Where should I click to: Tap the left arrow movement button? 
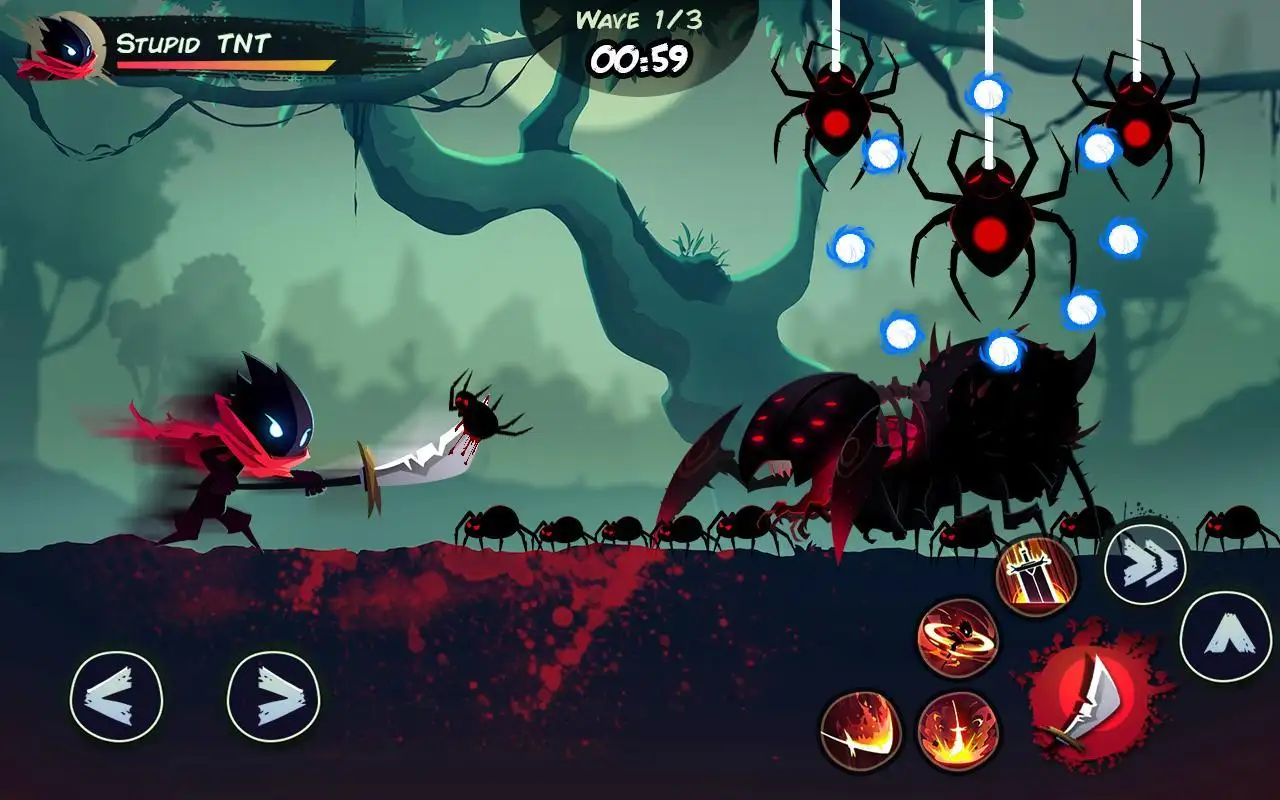[116, 697]
